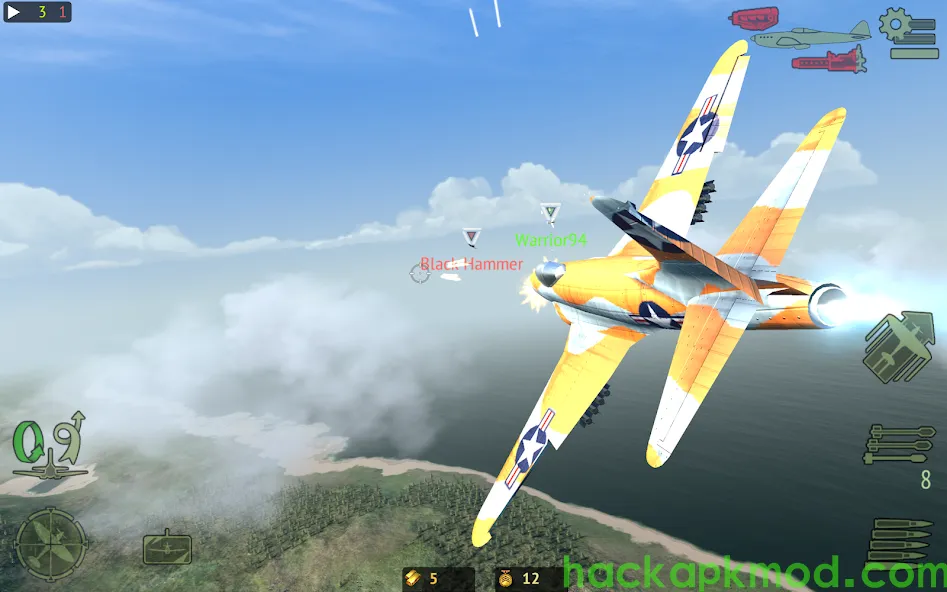The height and width of the screenshot is (592, 947).
Task: Tap the barrel roll maneuver icon
Action: (28, 441)
